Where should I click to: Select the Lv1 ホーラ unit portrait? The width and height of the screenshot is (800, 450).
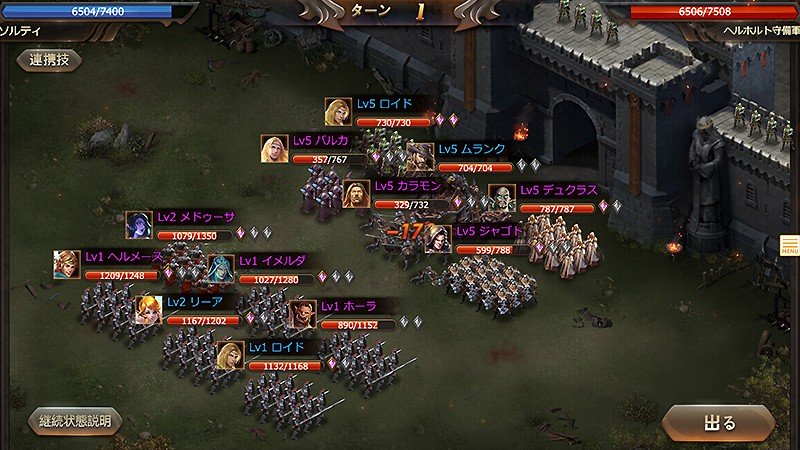[303, 315]
